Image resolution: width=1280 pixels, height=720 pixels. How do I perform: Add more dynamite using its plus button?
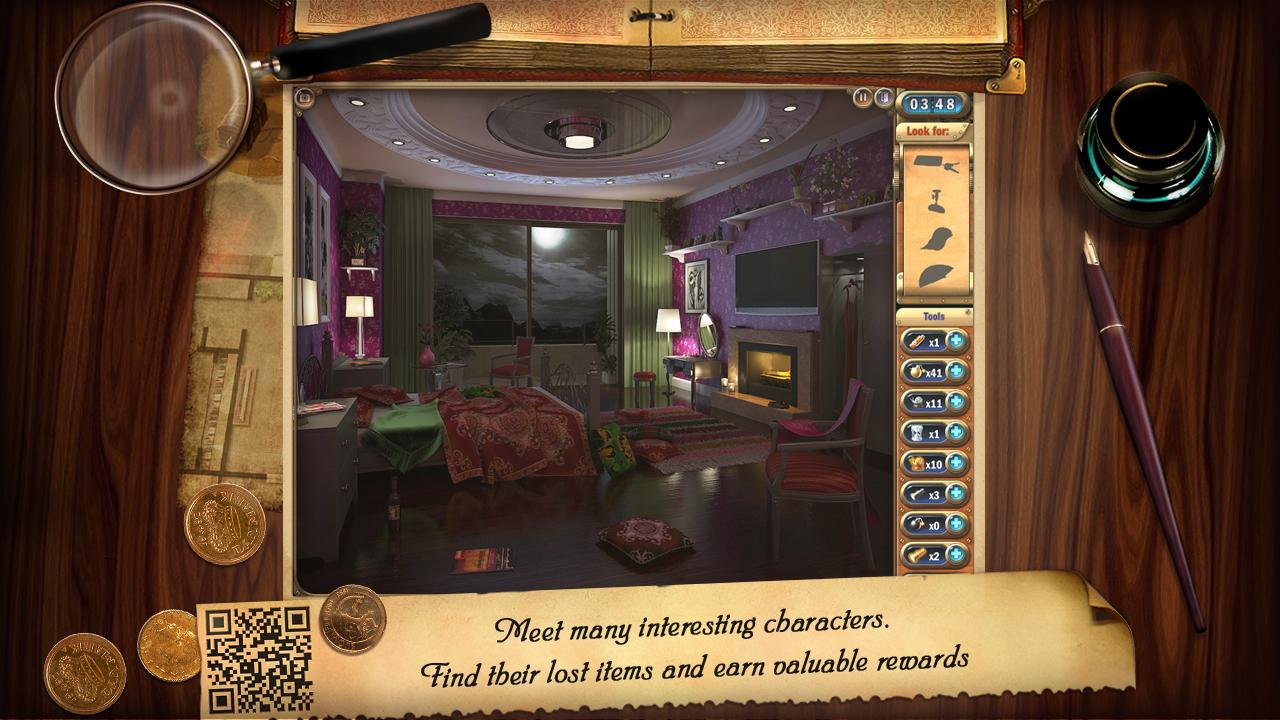957,342
